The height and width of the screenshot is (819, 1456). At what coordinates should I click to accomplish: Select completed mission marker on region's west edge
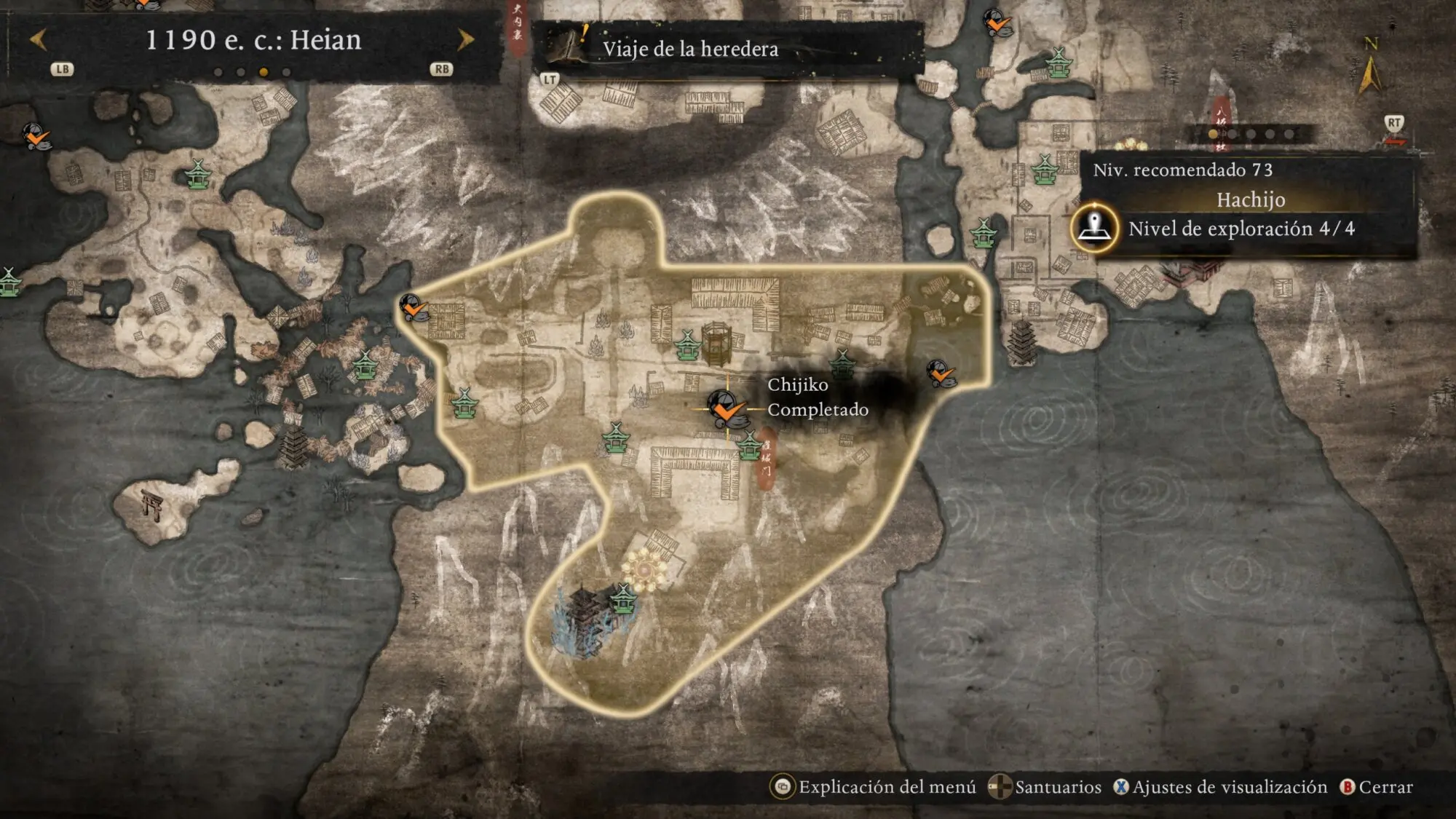pos(414,308)
